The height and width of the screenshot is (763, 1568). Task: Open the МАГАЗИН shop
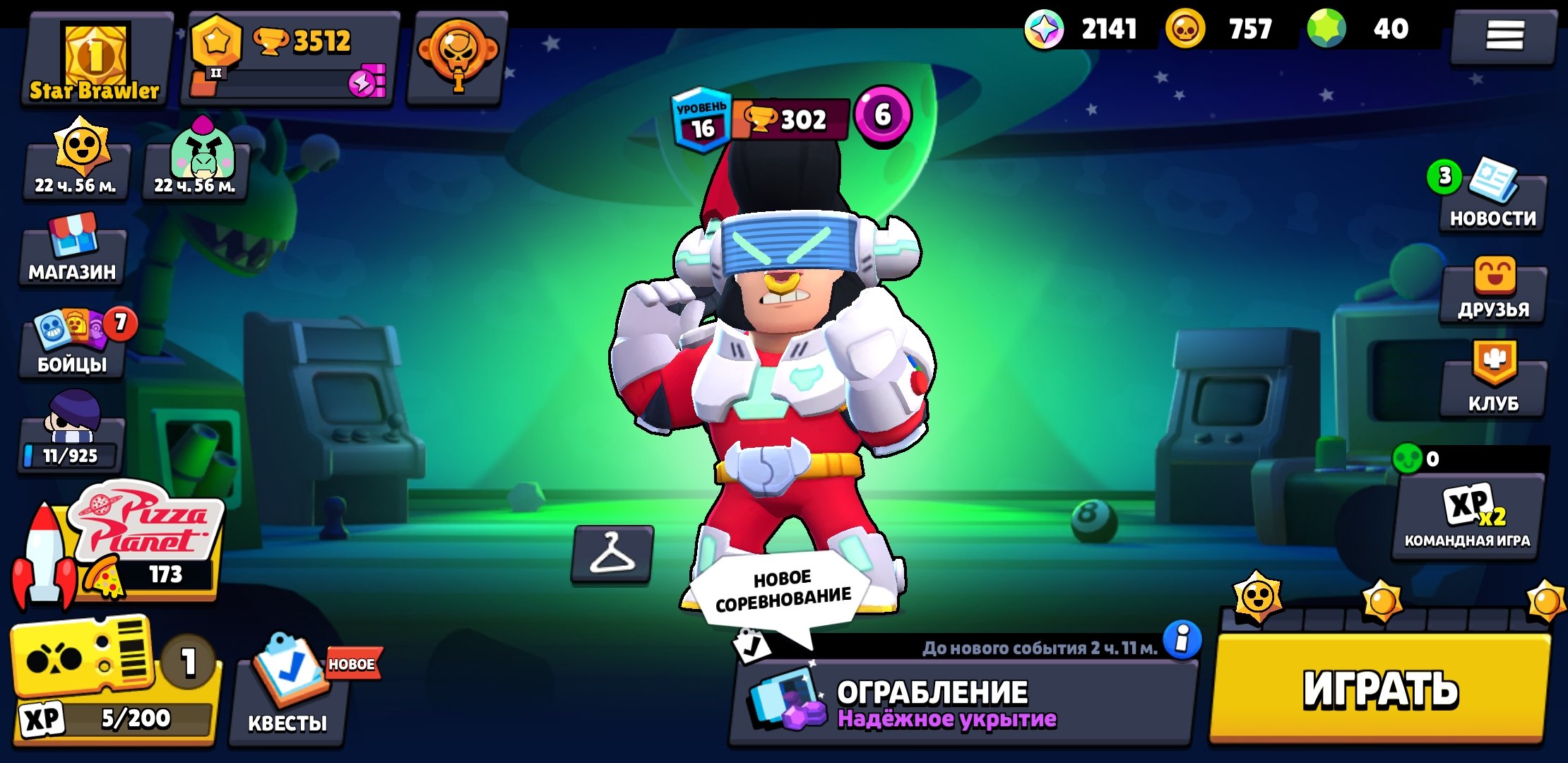click(72, 256)
